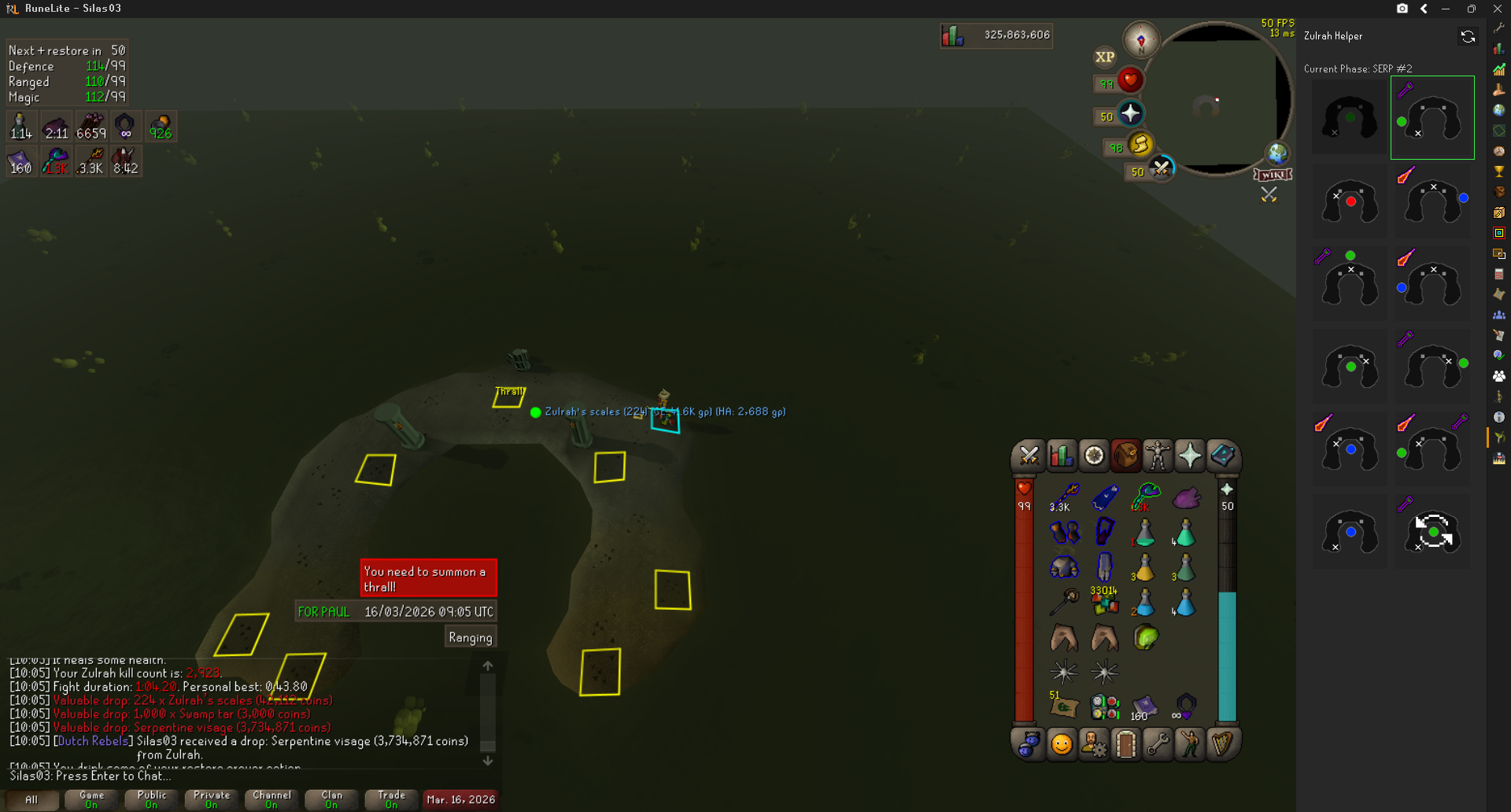Switch to the Spellbook tab
This screenshot has height=812, width=1511.
pos(1222,456)
